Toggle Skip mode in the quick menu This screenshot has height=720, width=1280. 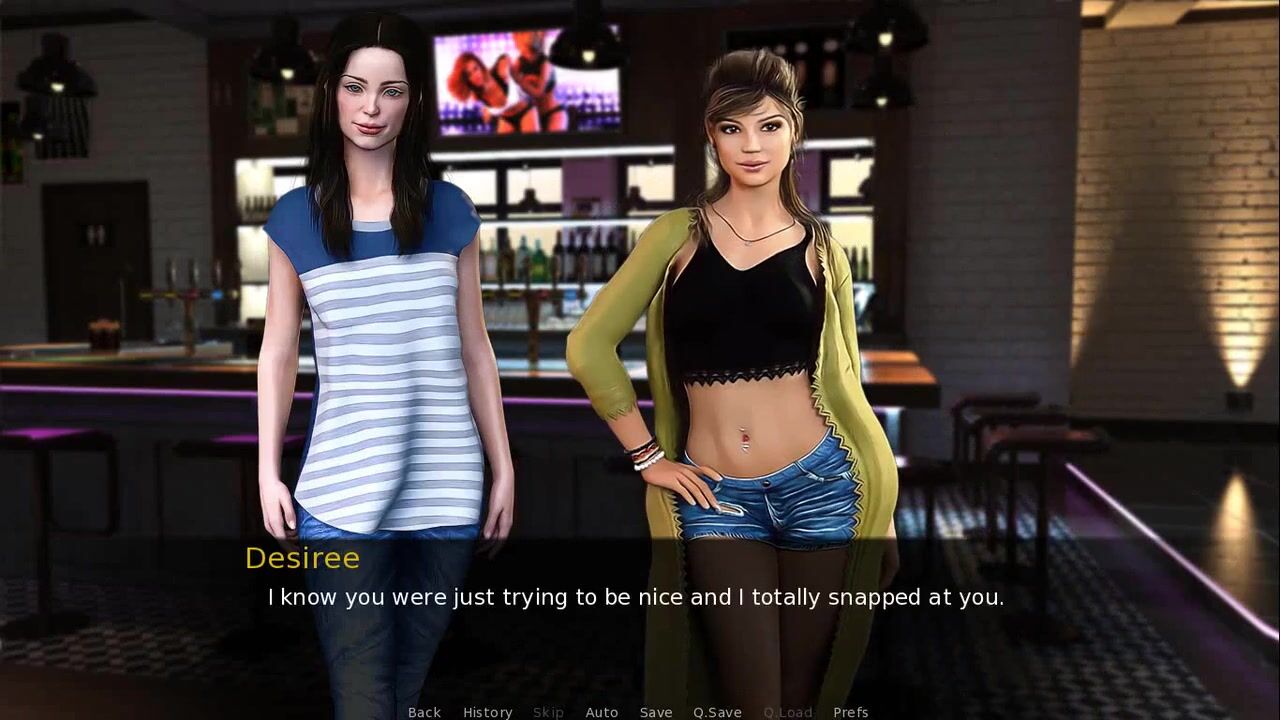tap(548, 712)
